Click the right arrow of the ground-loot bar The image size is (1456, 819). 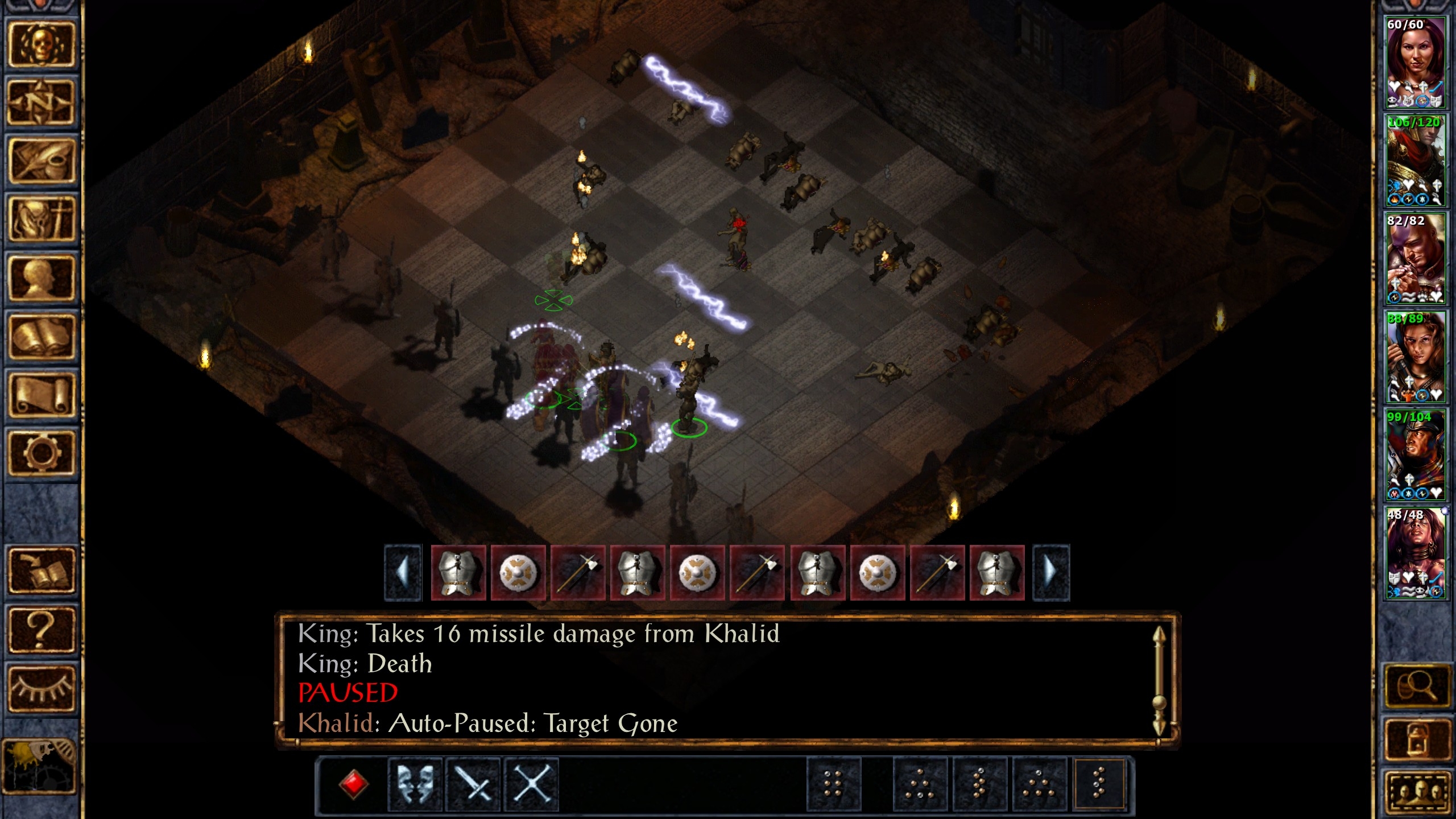(x=1051, y=572)
